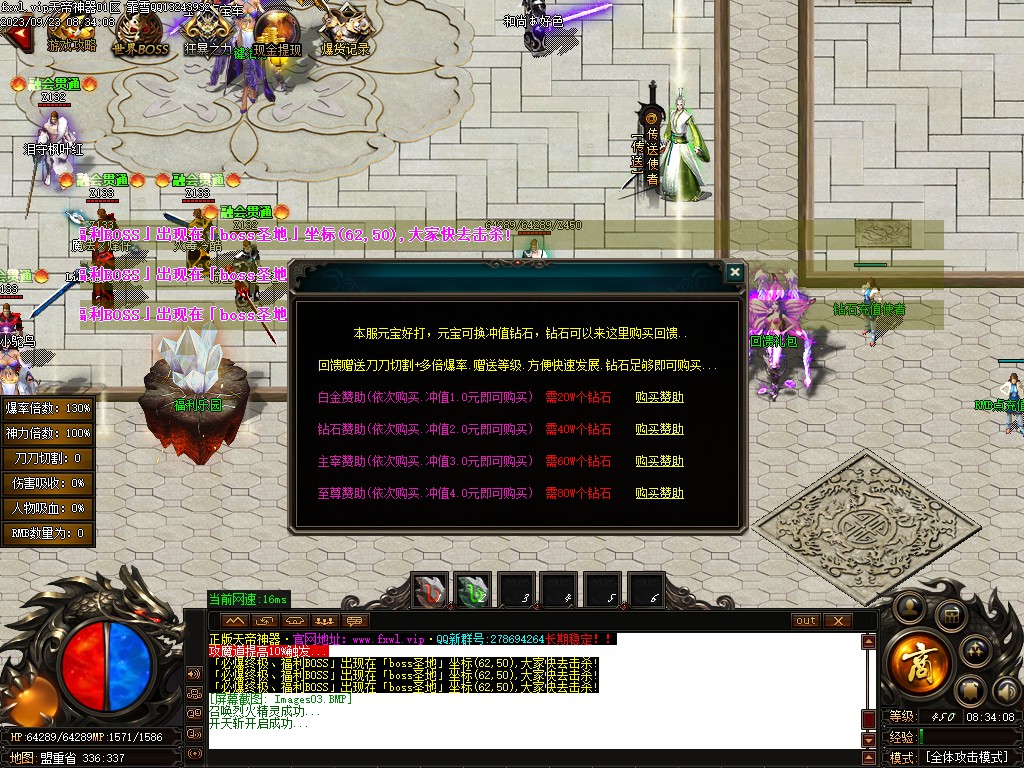Buy the 主宰赞助 (Dominator sponsorship) package
Image resolution: width=1024 pixels, height=768 pixels.
[659, 461]
